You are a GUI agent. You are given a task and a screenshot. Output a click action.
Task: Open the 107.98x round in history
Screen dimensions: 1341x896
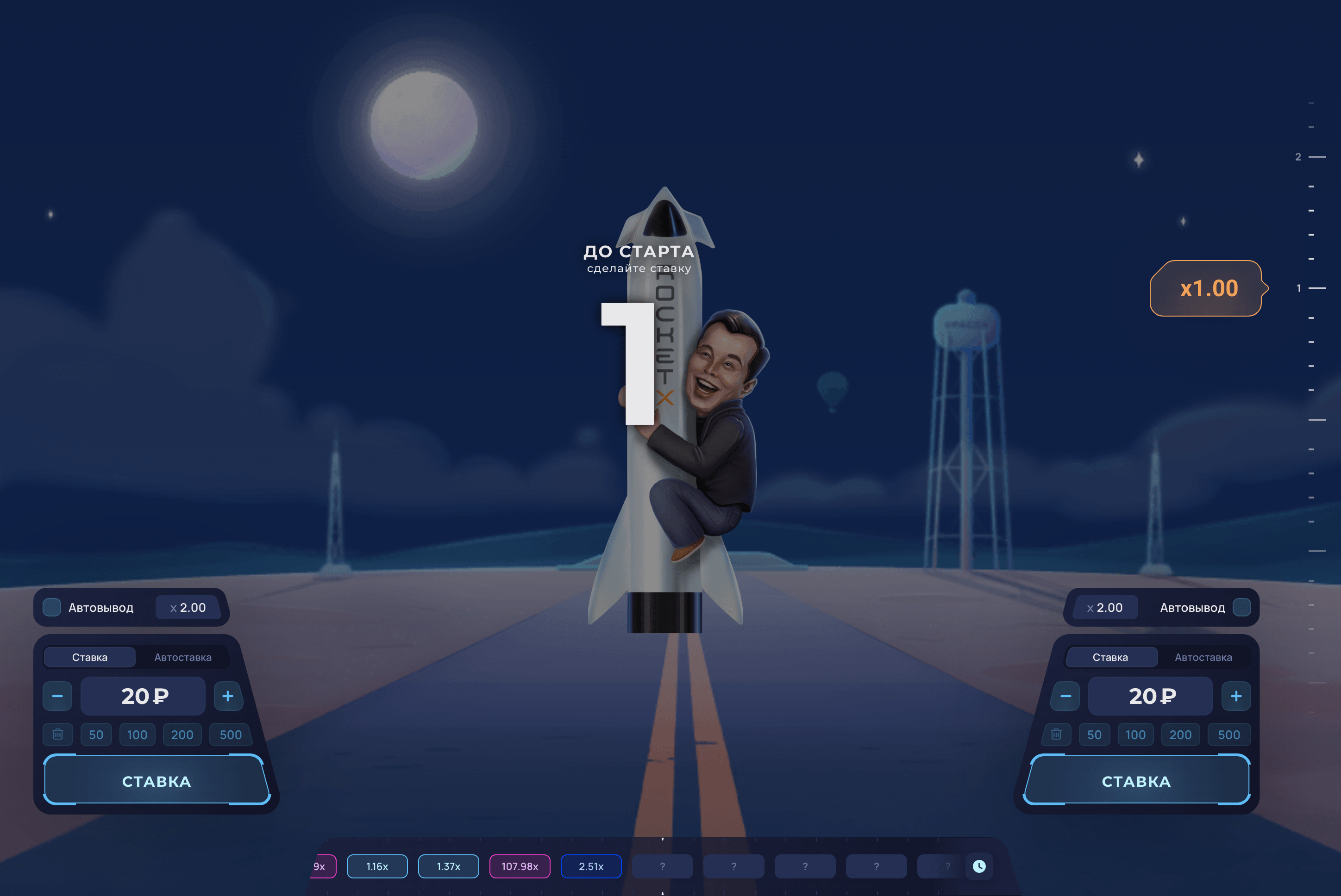click(x=520, y=866)
